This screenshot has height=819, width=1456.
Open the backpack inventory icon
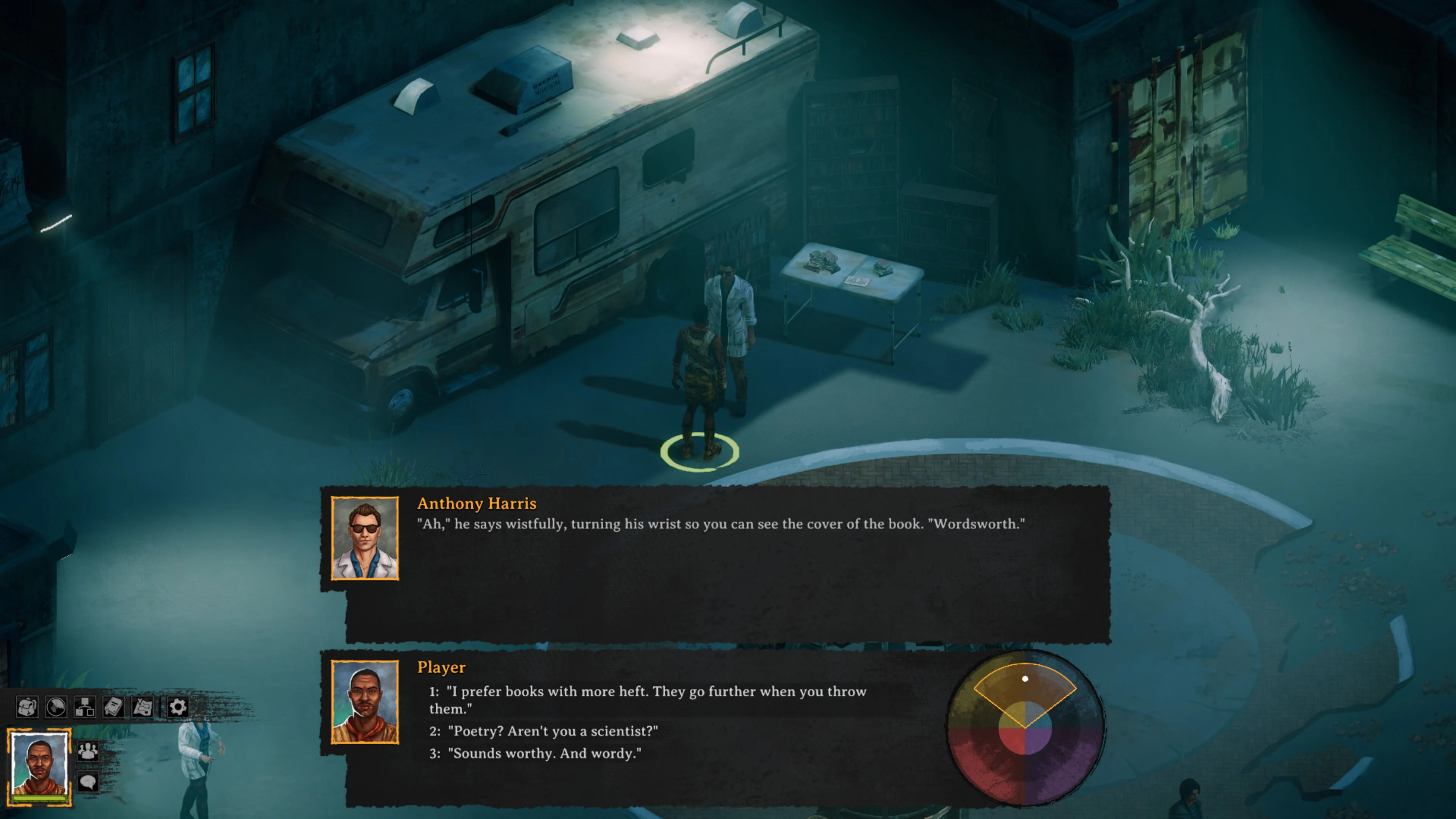(27, 706)
